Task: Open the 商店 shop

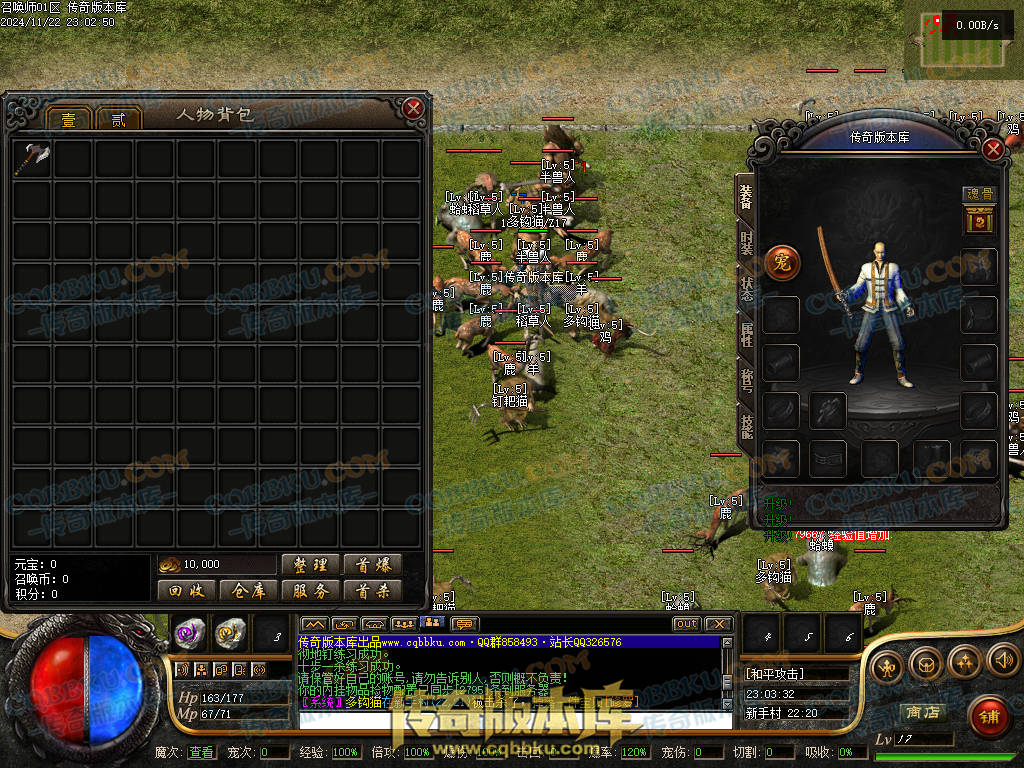Action: coord(922,712)
